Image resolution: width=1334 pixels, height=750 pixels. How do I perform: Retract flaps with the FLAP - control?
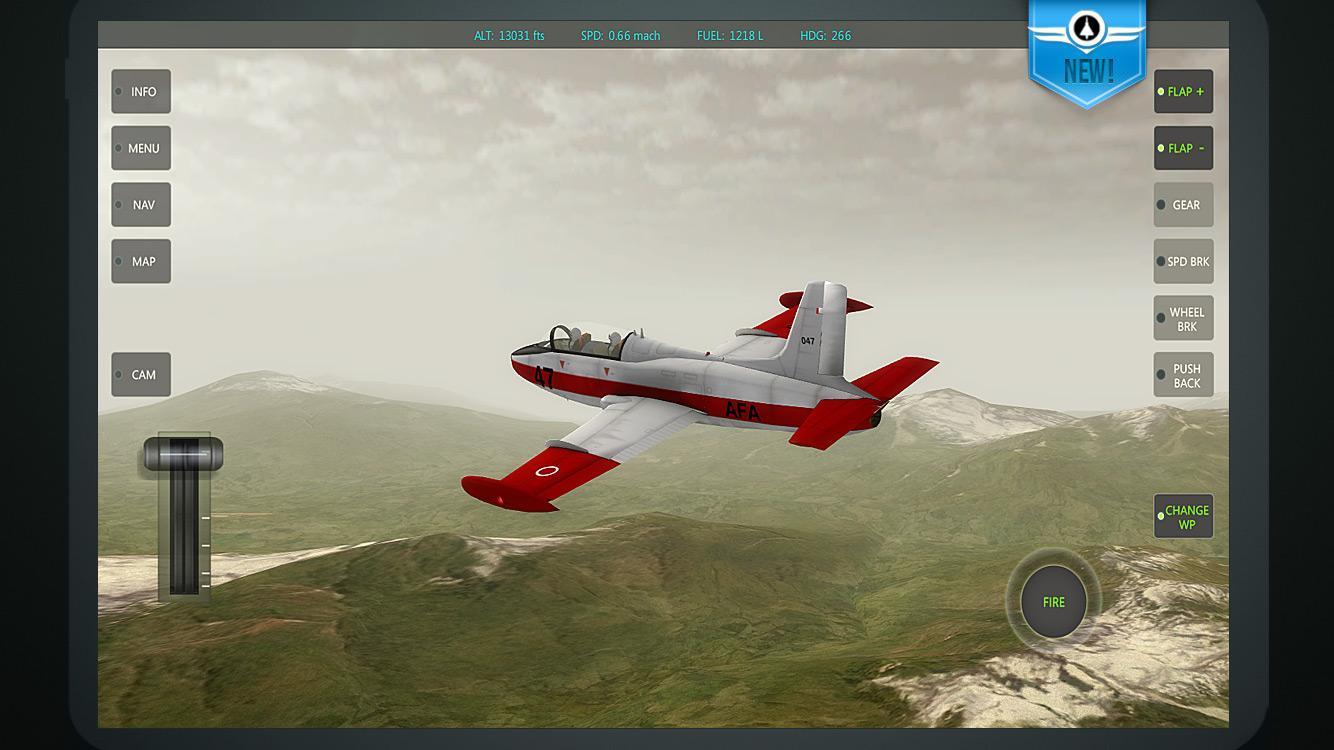tap(1183, 147)
